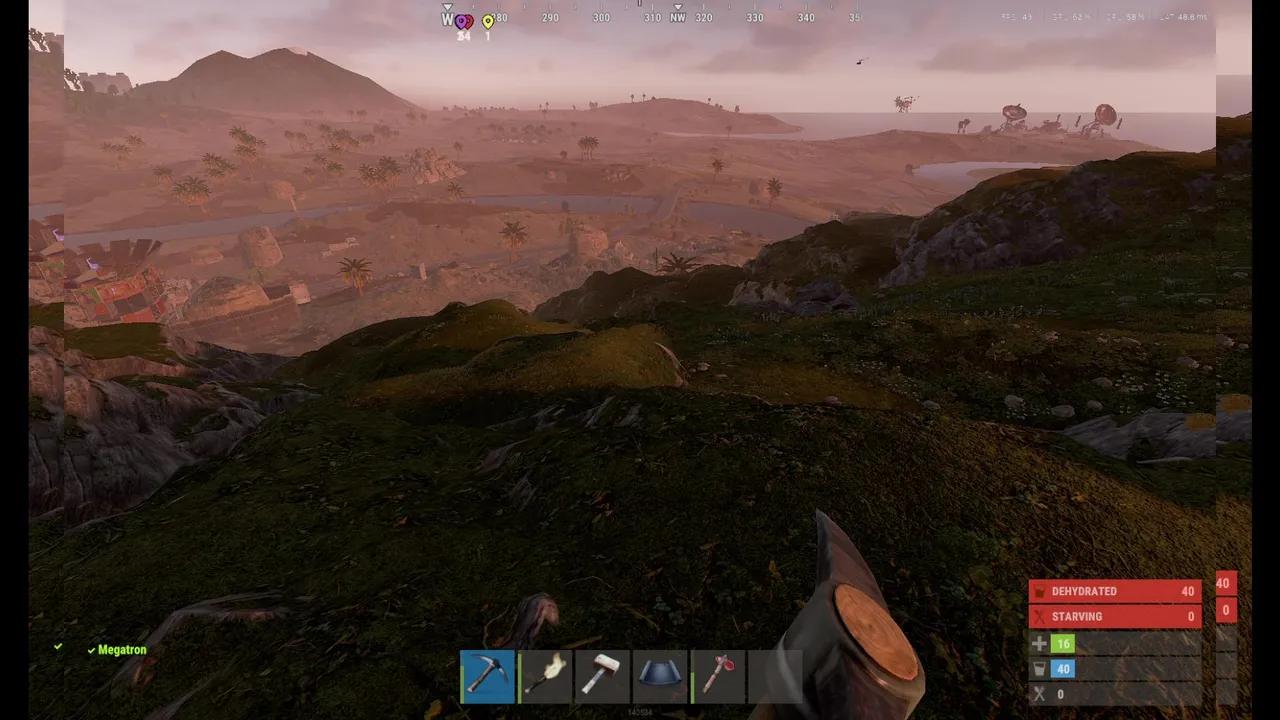Viewport: 1280px width, 720px height.
Task: Select the pickaxe hotbar slot
Action: coord(488,677)
